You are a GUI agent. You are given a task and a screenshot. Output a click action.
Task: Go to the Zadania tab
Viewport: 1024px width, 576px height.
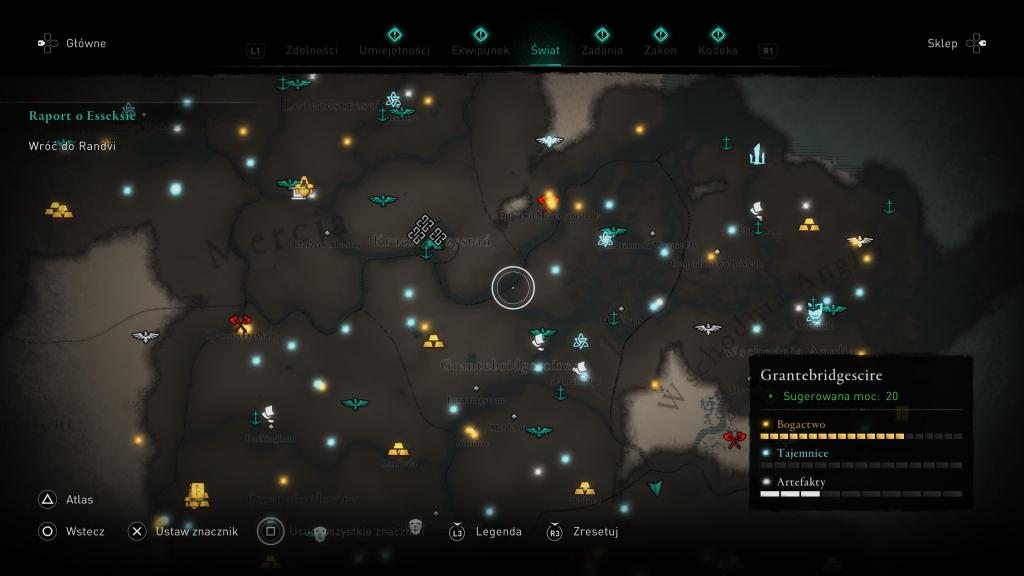pyautogui.click(x=601, y=50)
